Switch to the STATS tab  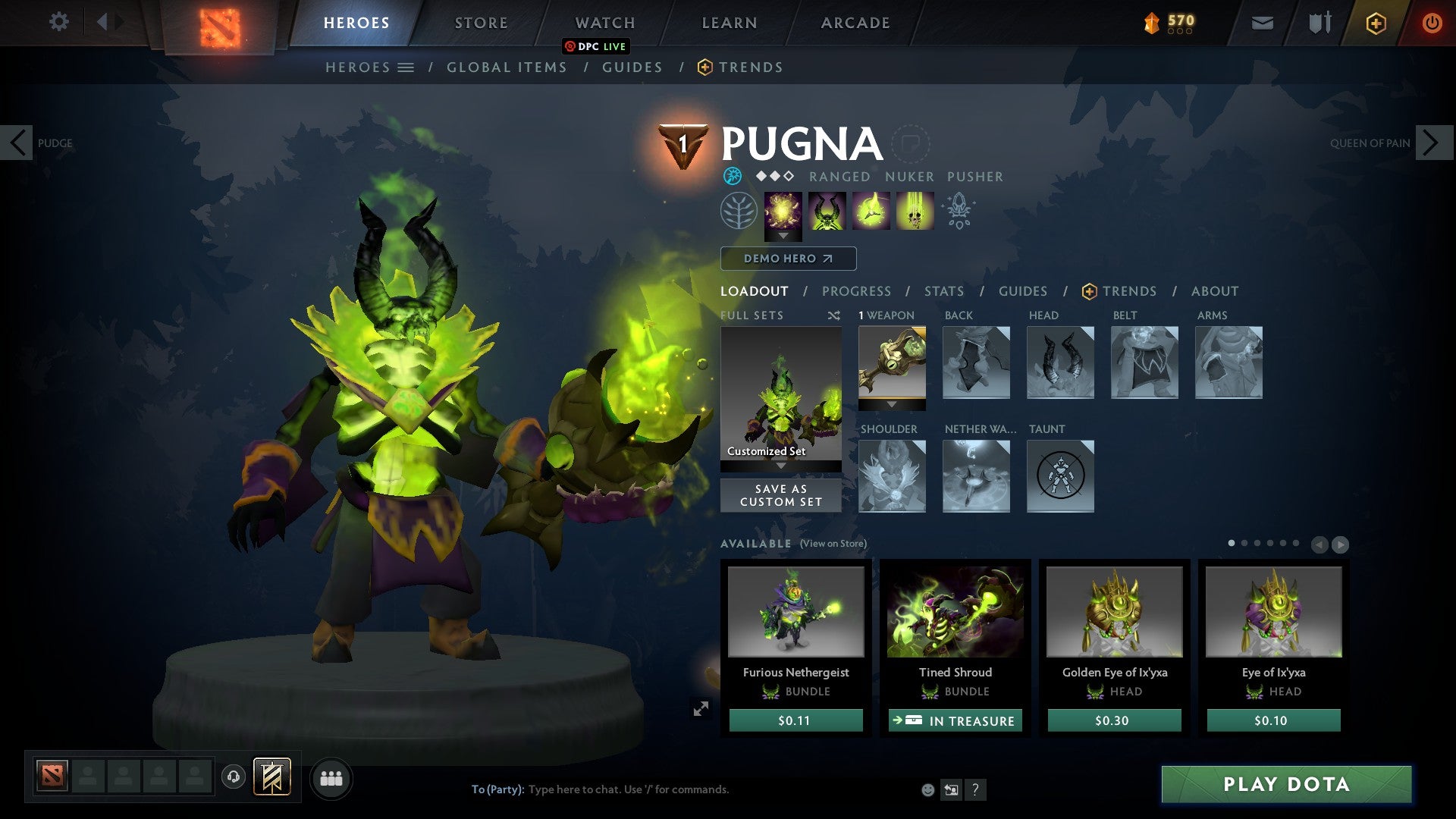pos(944,291)
